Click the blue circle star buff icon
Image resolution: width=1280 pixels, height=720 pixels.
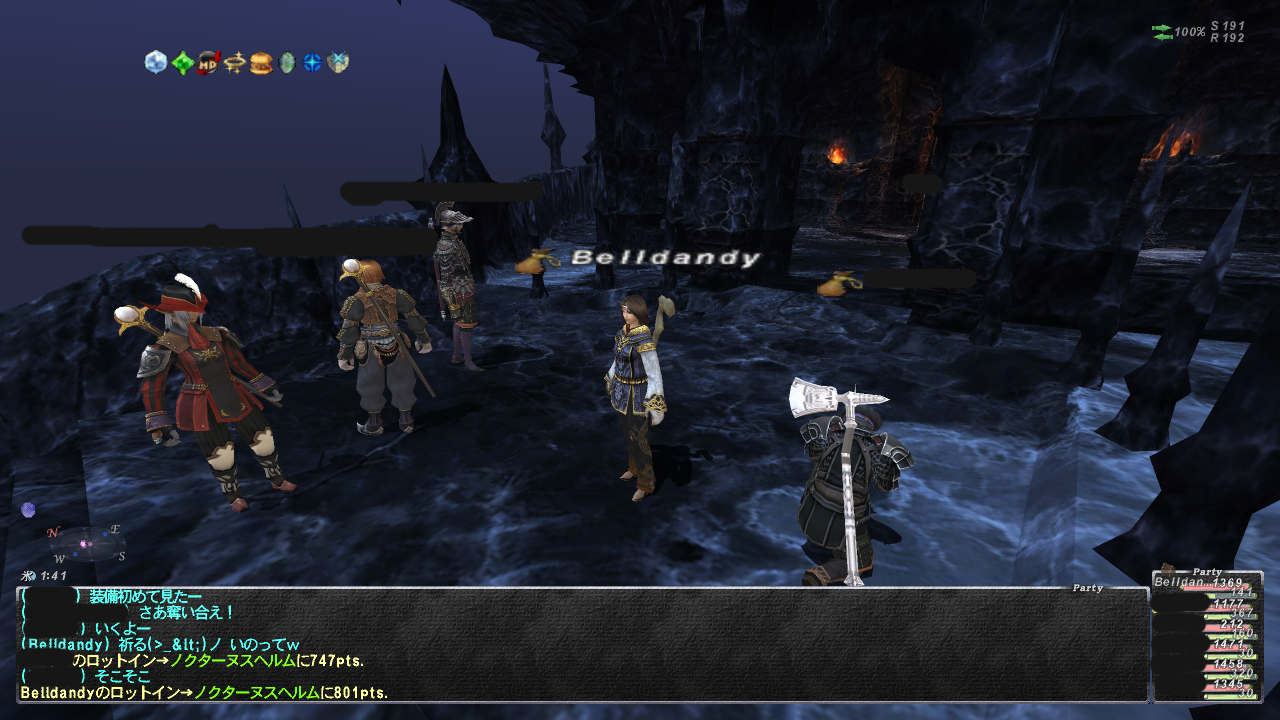(x=313, y=63)
